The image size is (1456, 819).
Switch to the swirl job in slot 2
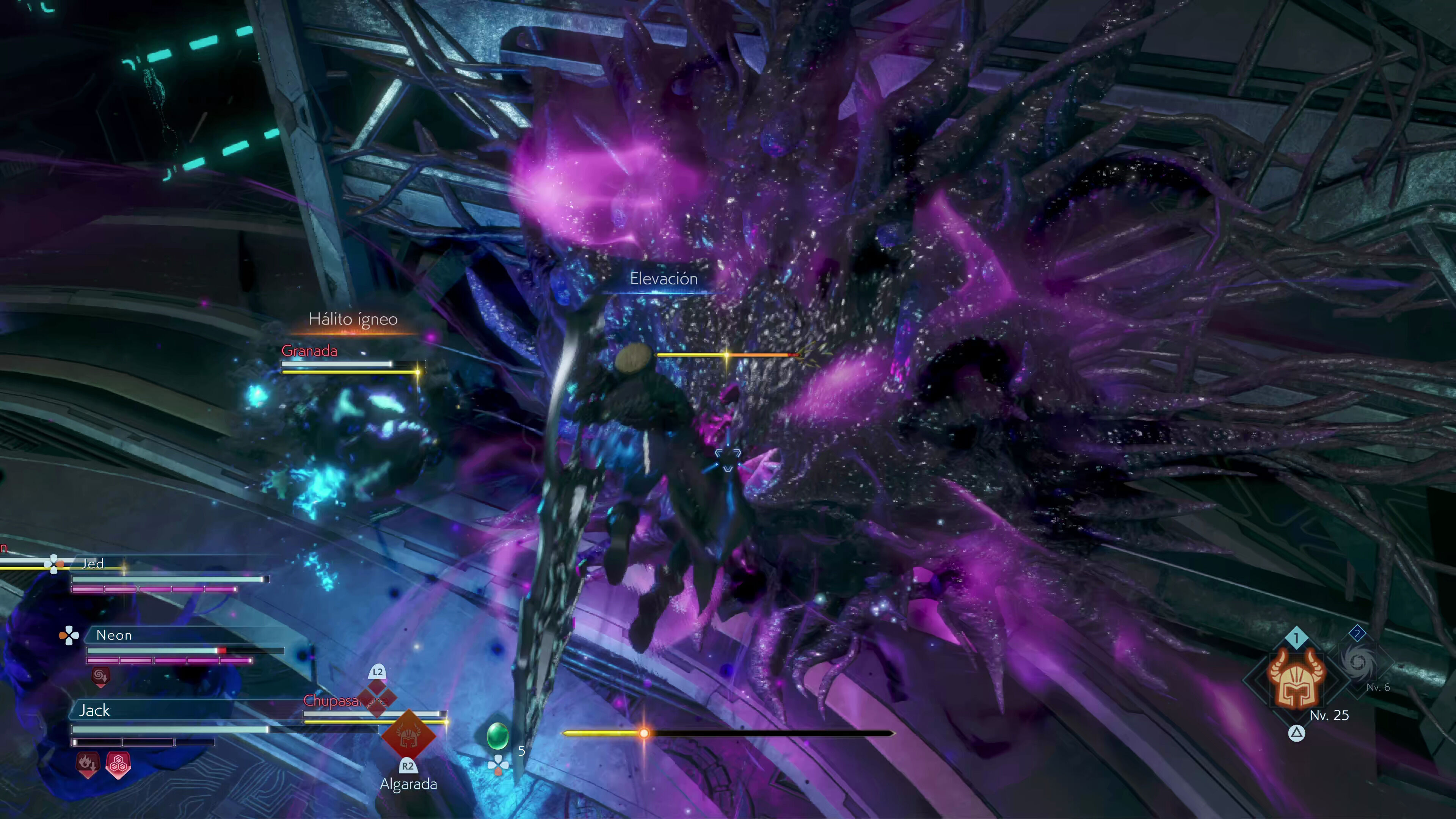pos(1358,661)
